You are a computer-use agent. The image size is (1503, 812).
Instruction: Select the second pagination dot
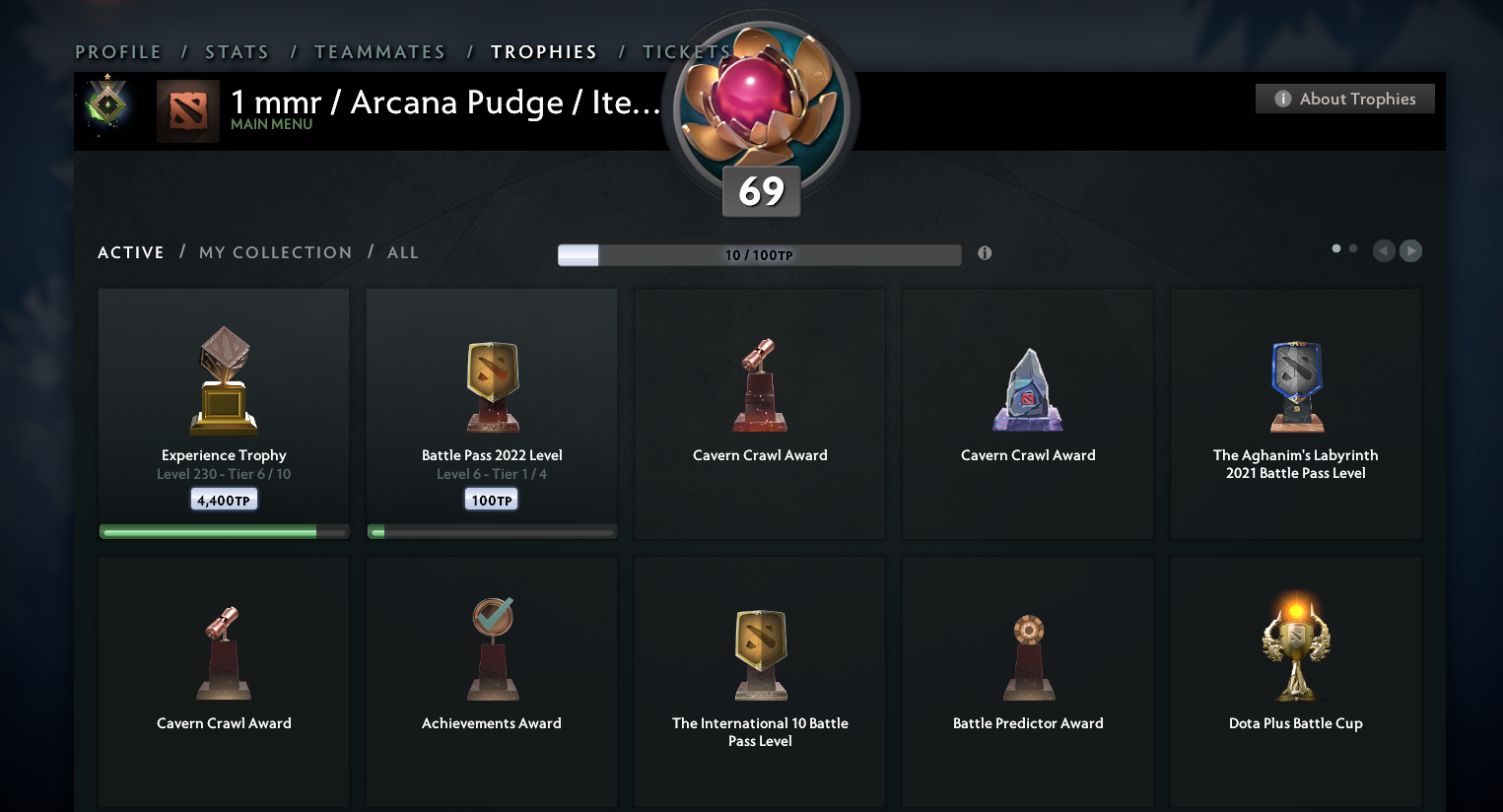(x=1352, y=249)
